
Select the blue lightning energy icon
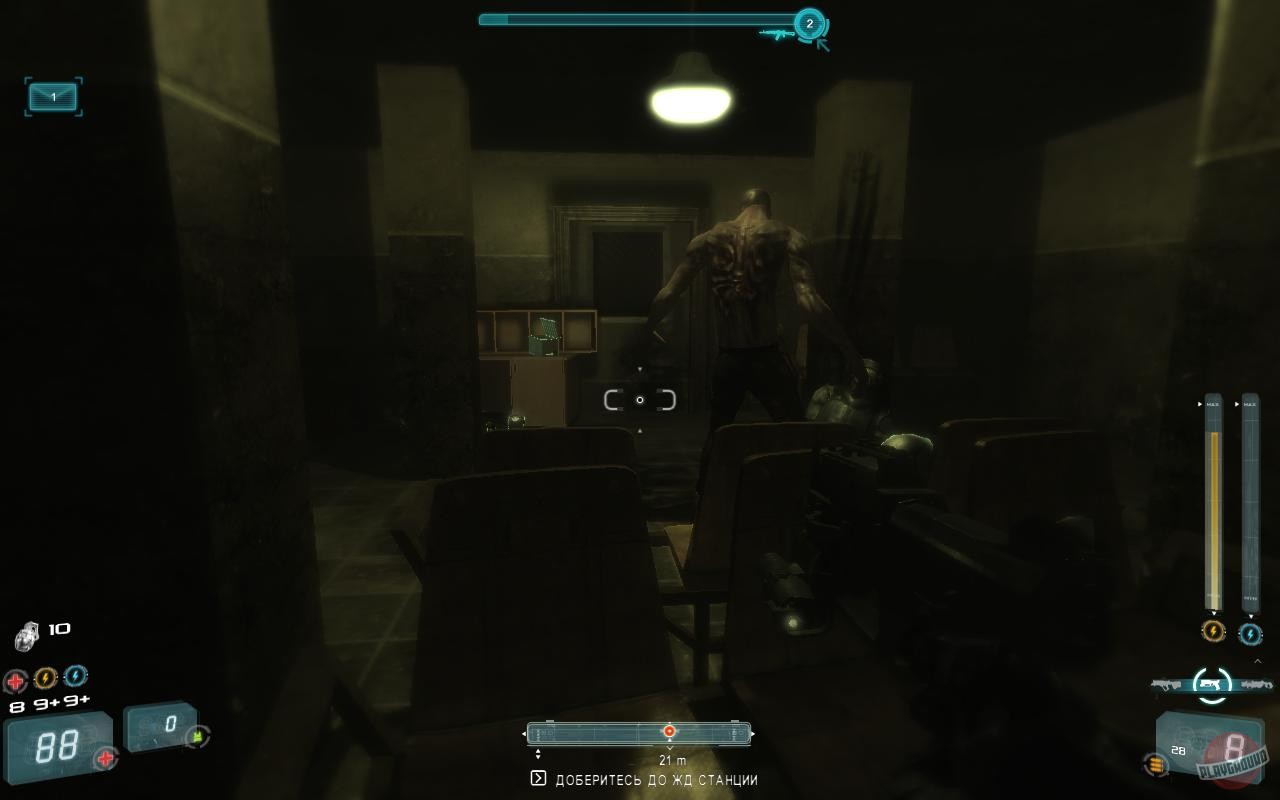pos(75,678)
